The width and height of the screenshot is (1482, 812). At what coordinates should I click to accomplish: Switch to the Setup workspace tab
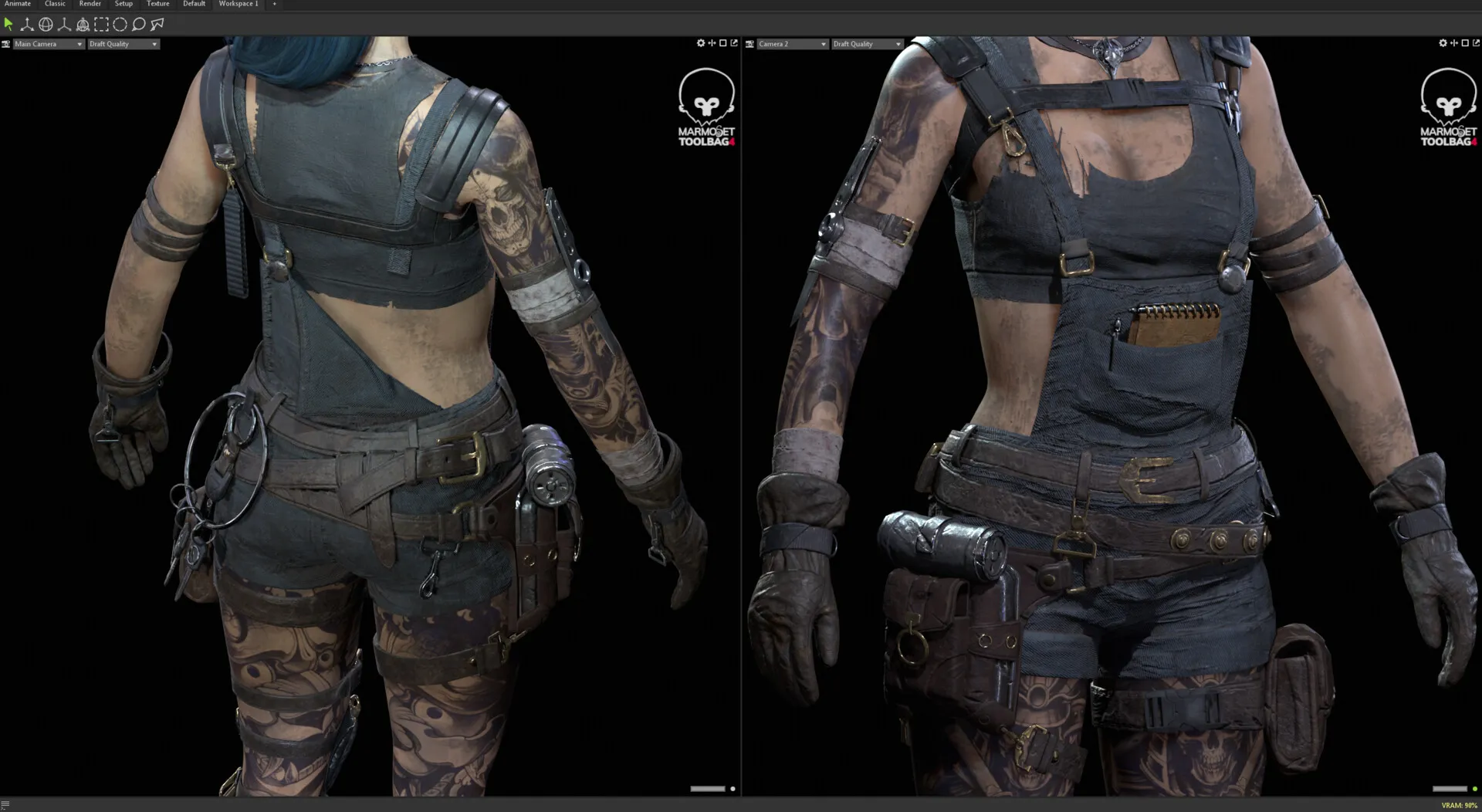point(123,4)
